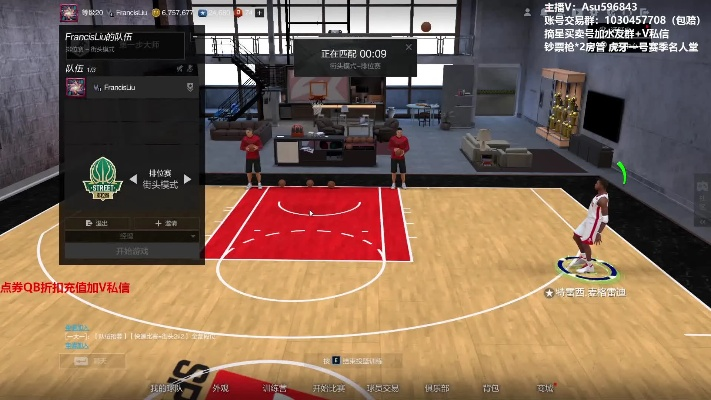Image resolution: width=711 pixels, height=400 pixels.
Task: Open 我的球队 in the bottom menu
Action: tap(165, 388)
